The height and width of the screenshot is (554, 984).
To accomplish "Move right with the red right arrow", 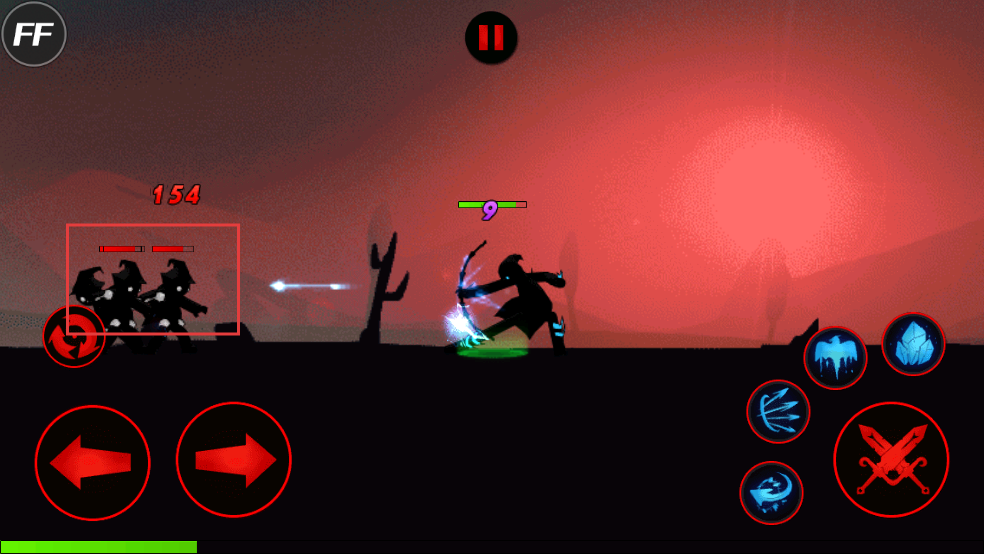I will (x=234, y=460).
